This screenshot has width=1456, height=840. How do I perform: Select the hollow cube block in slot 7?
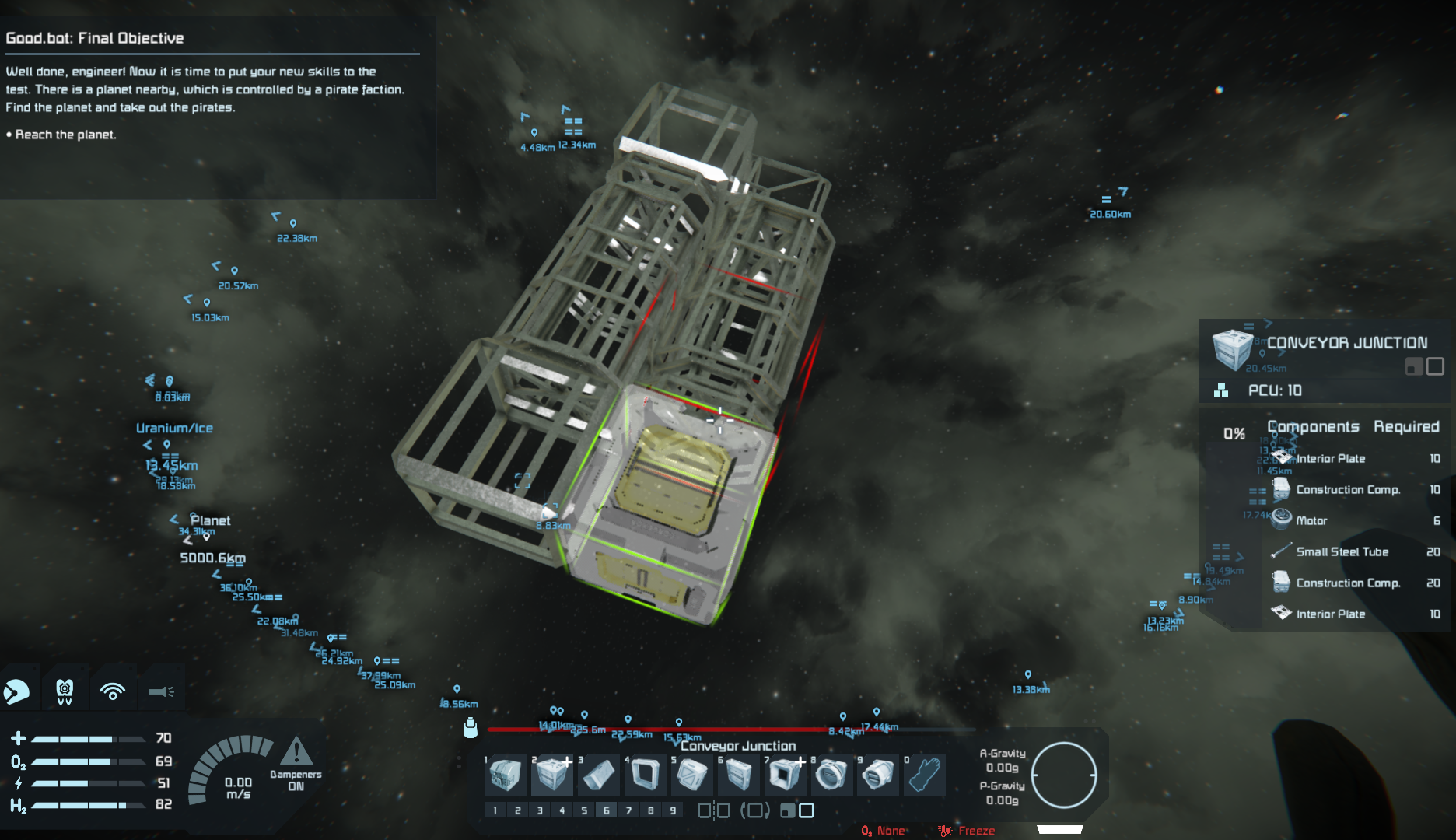785,775
